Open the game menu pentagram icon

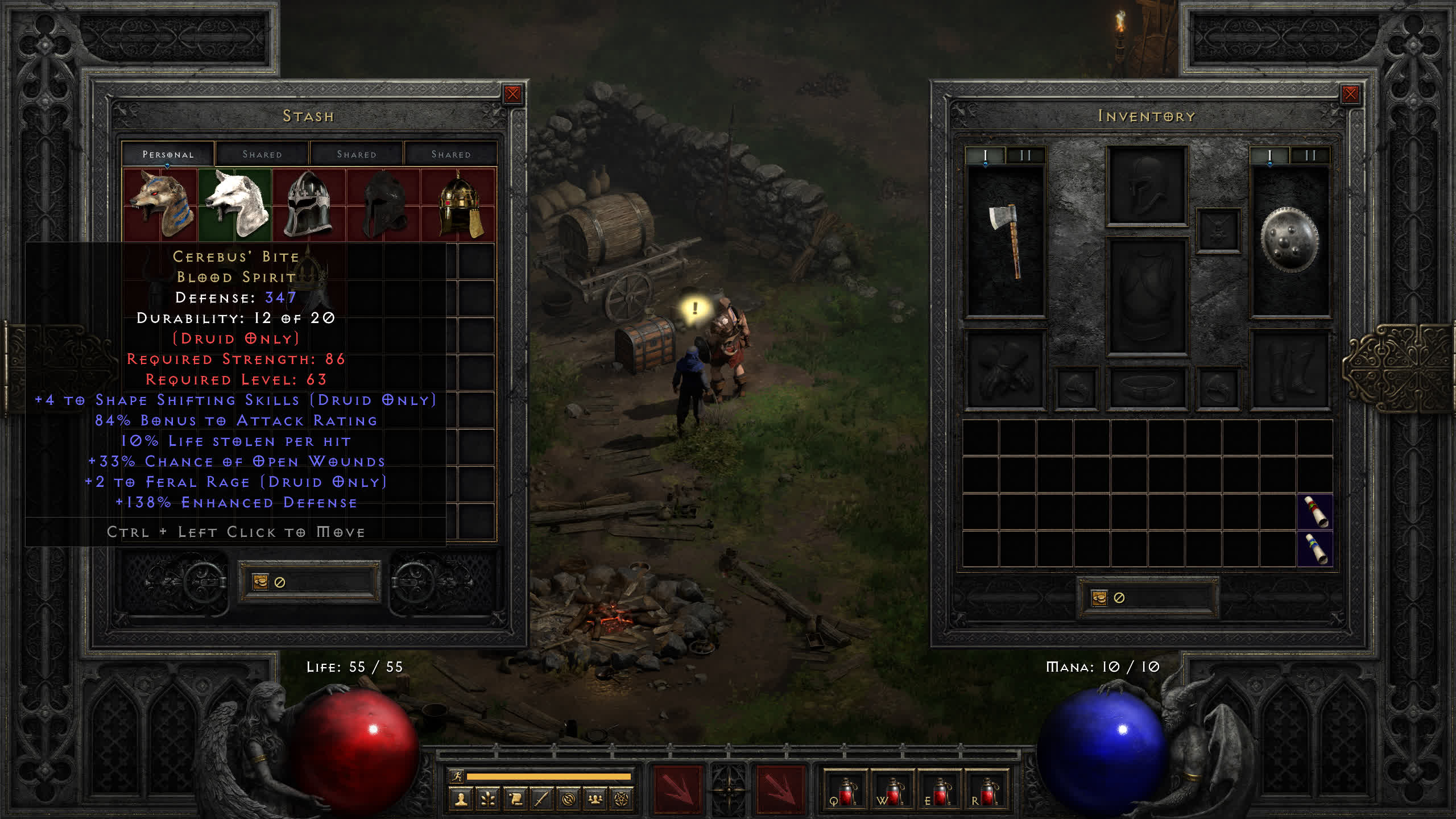(622, 800)
